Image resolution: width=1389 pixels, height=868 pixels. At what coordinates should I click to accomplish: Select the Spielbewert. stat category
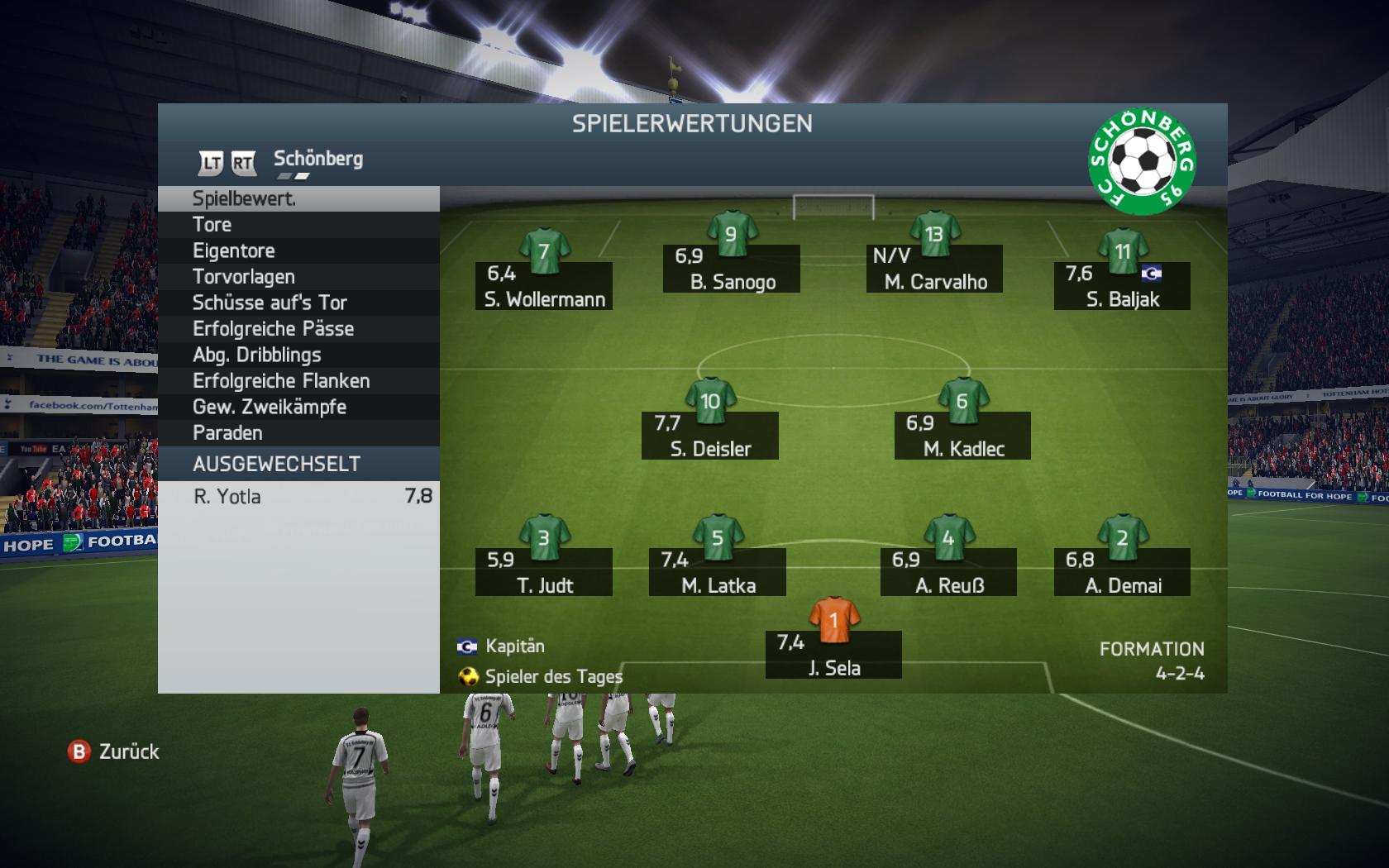coord(298,198)
